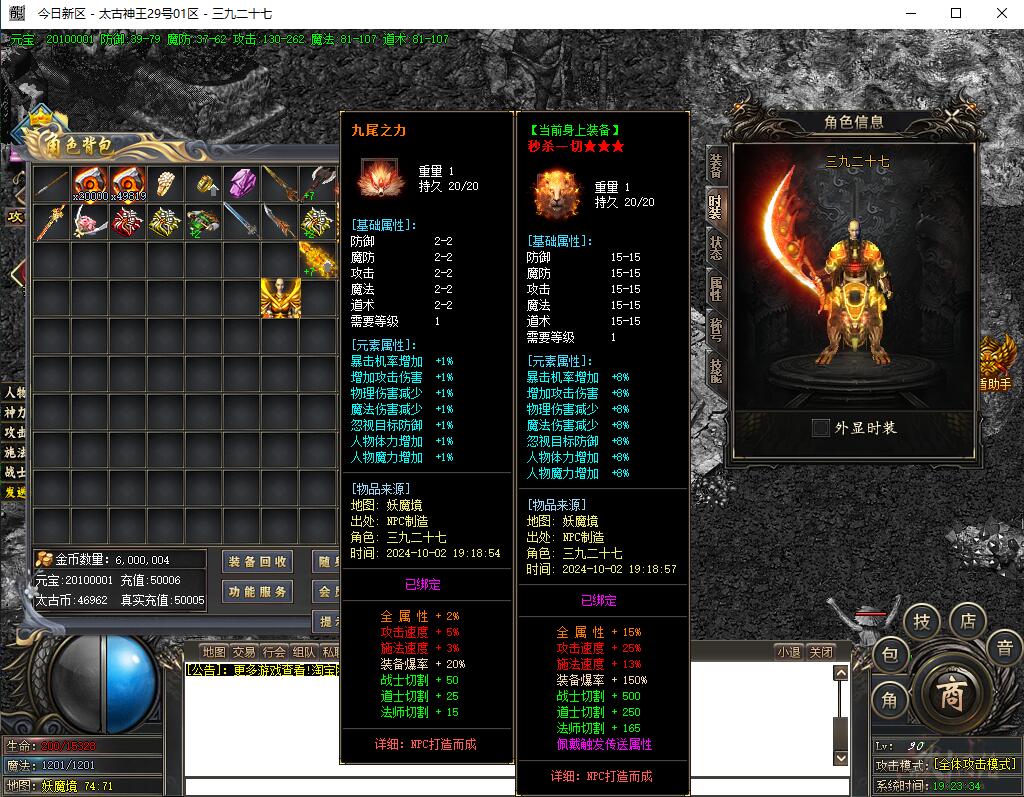Screen dimensions: 1024x797
Task: Toggle the 音 sound round button
Action: [x=1004, y=648]
